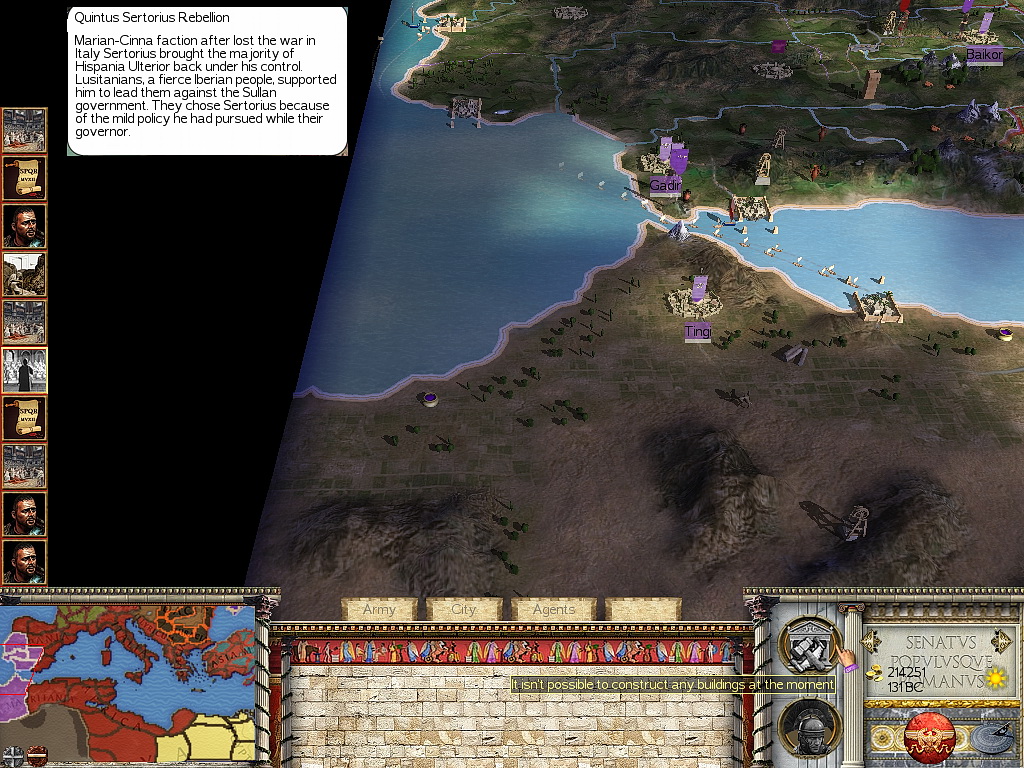The image size is (1024, 768).
Task: Select the Agents tab
Action: pyautogui.click(x=554, y=609)
